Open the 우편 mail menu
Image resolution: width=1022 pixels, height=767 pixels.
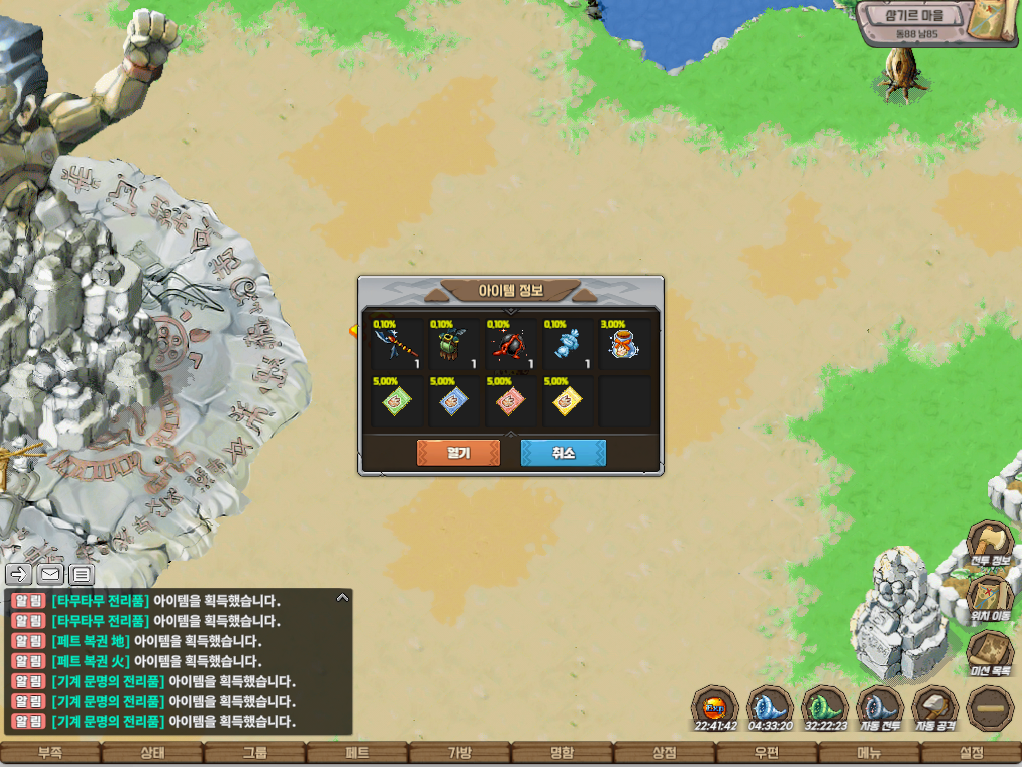coord(766,753)
